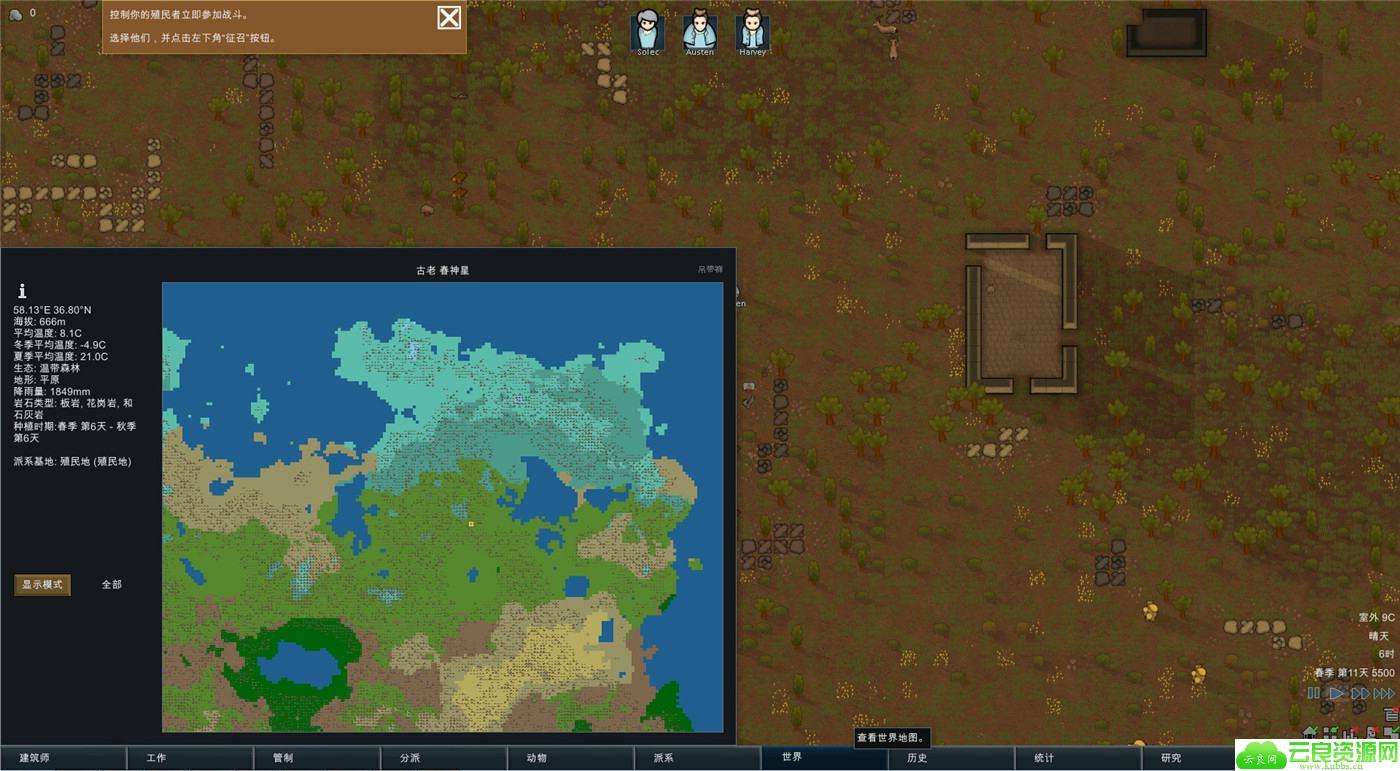Toggle the 世界 world map tab
Screen dimensions: 1400x771
792,757
